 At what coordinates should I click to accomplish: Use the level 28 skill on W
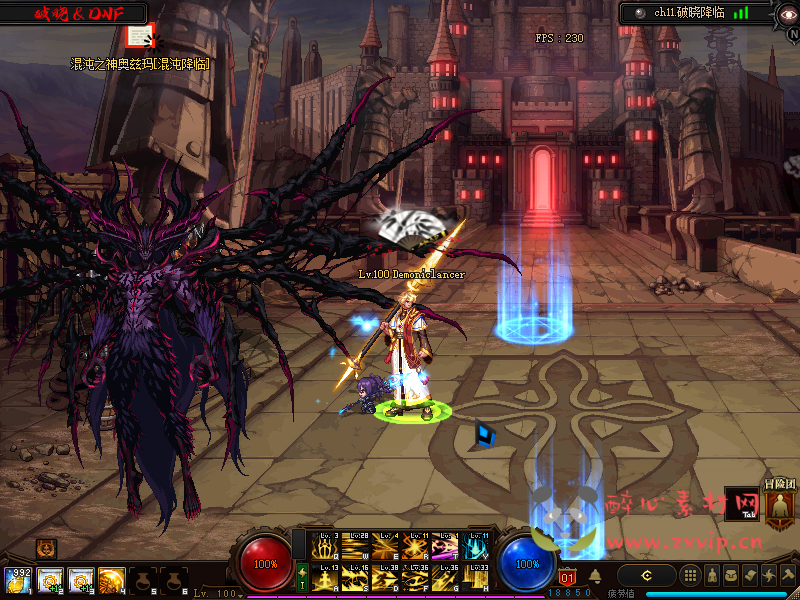[355, 547]
